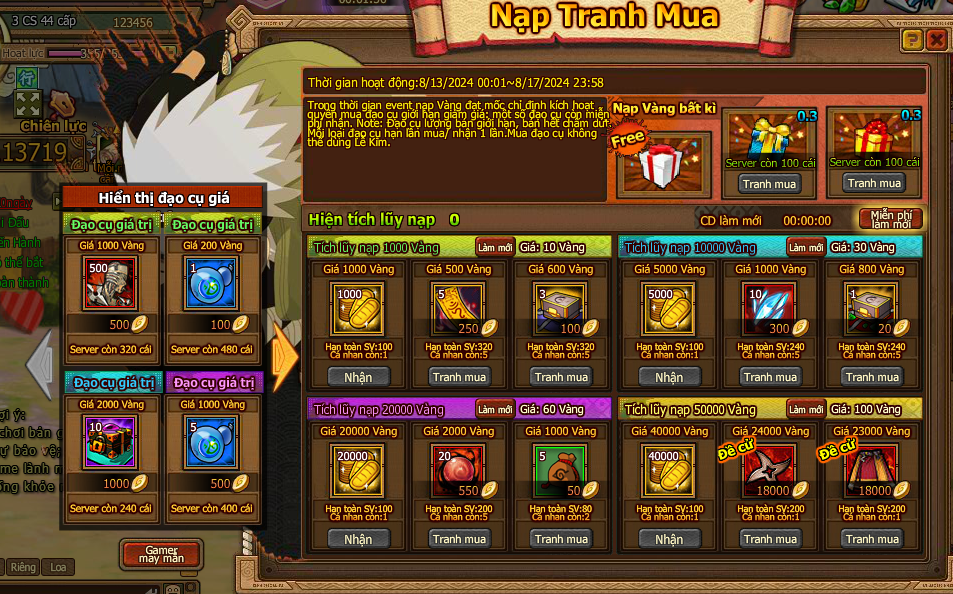Tranh mua the red pouch for 550 gold
The image size is (953, 594).
[x=459, y=539]
